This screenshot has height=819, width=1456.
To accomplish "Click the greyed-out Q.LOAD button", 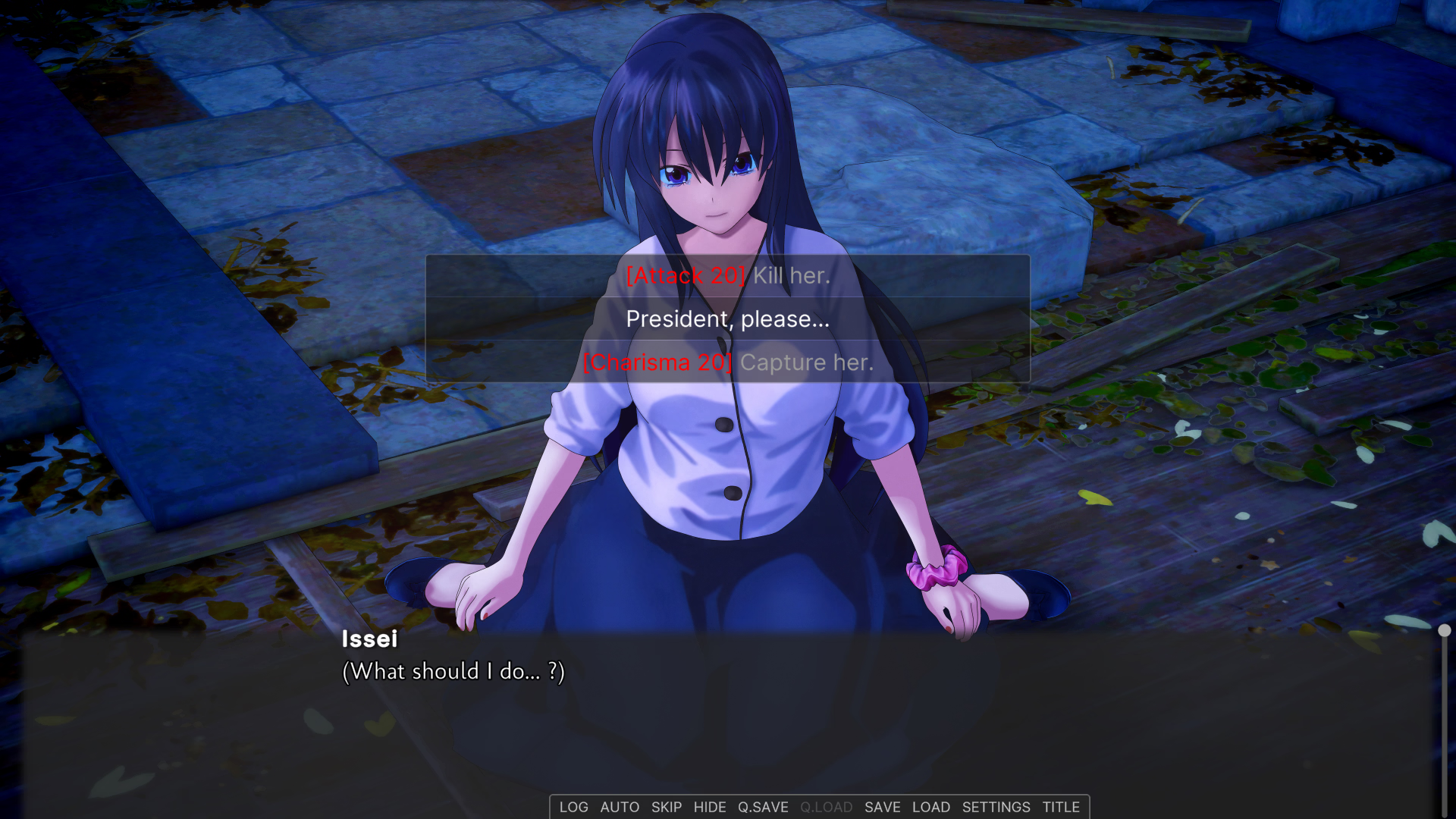I will (x=827, y=808).
